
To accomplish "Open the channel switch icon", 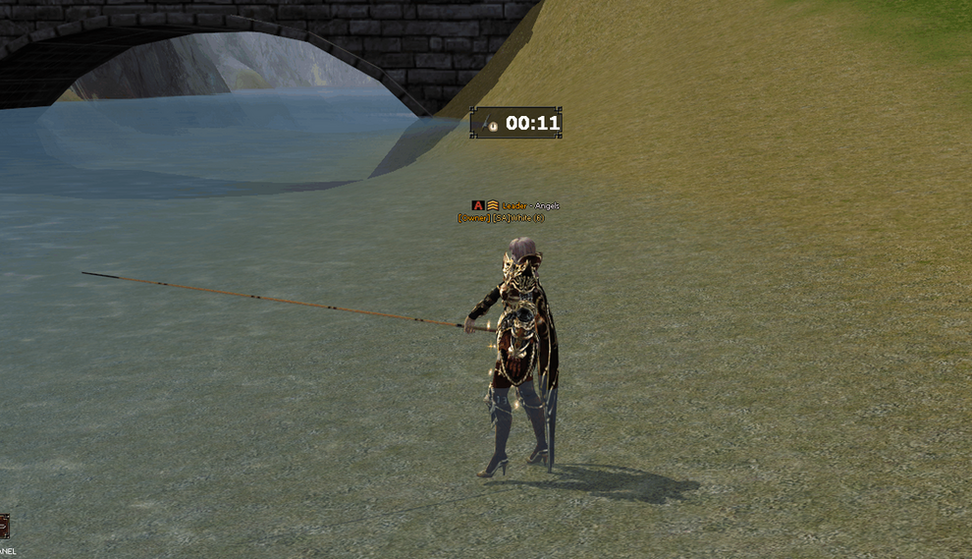I will coord(3,526).
